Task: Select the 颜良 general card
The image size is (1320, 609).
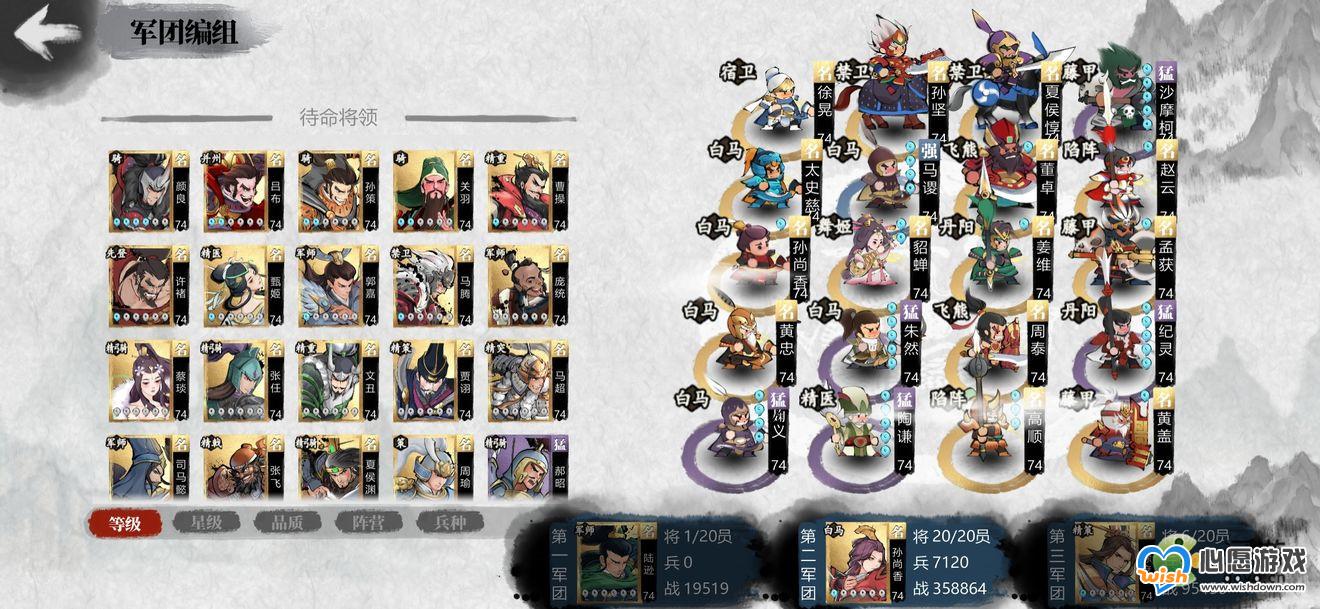Action: [x=147, y=191]
